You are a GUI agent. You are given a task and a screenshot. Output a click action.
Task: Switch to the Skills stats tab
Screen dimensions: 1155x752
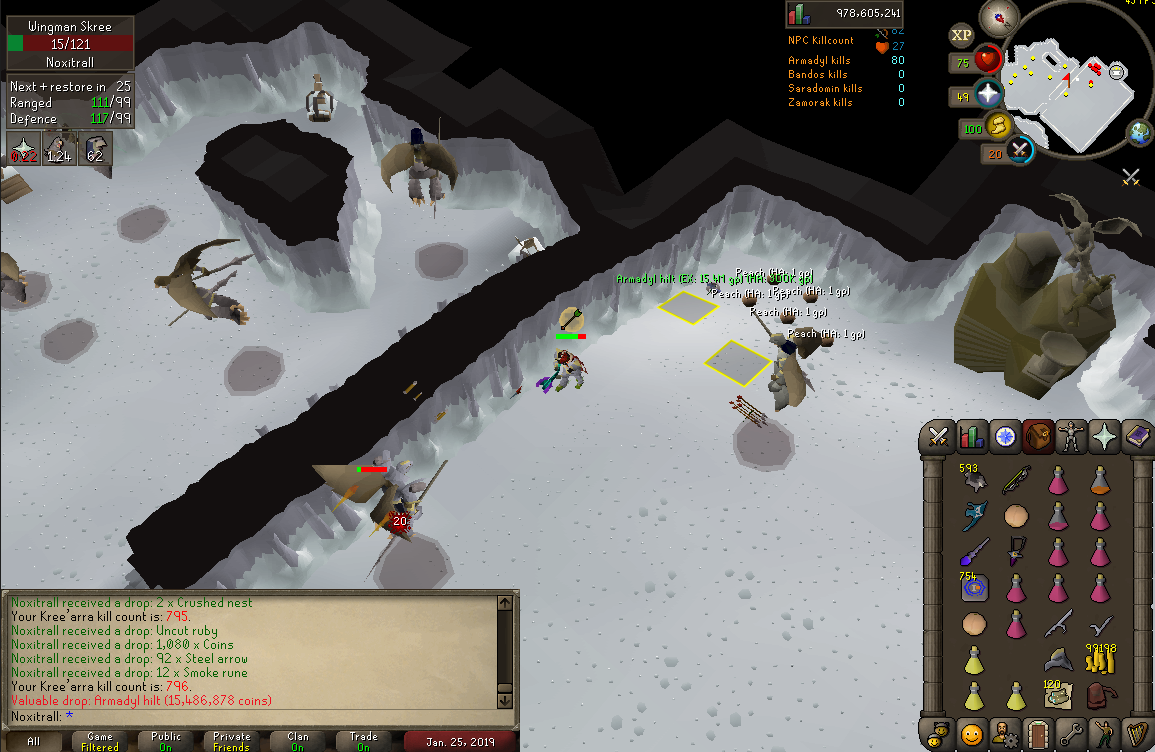(x=971, y=436)
